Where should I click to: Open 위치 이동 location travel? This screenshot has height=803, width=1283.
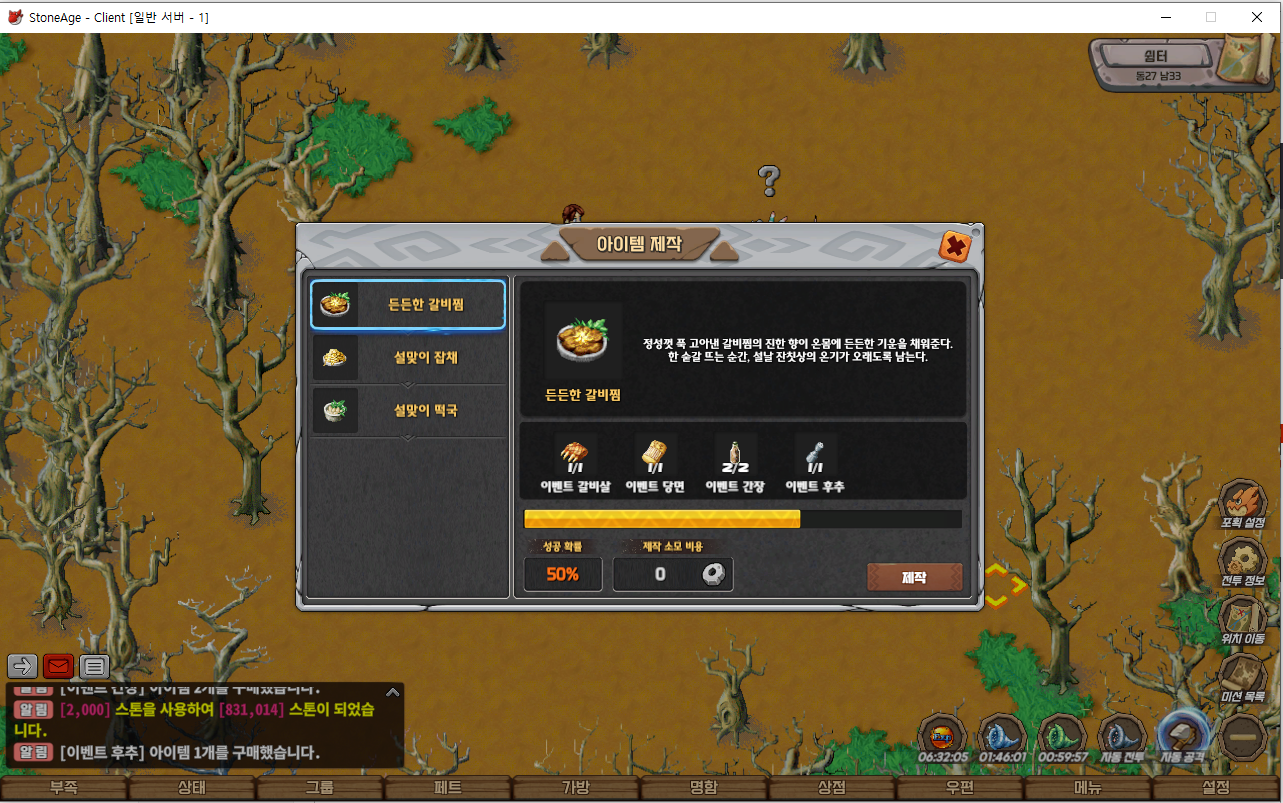[x=1243, y=619]
